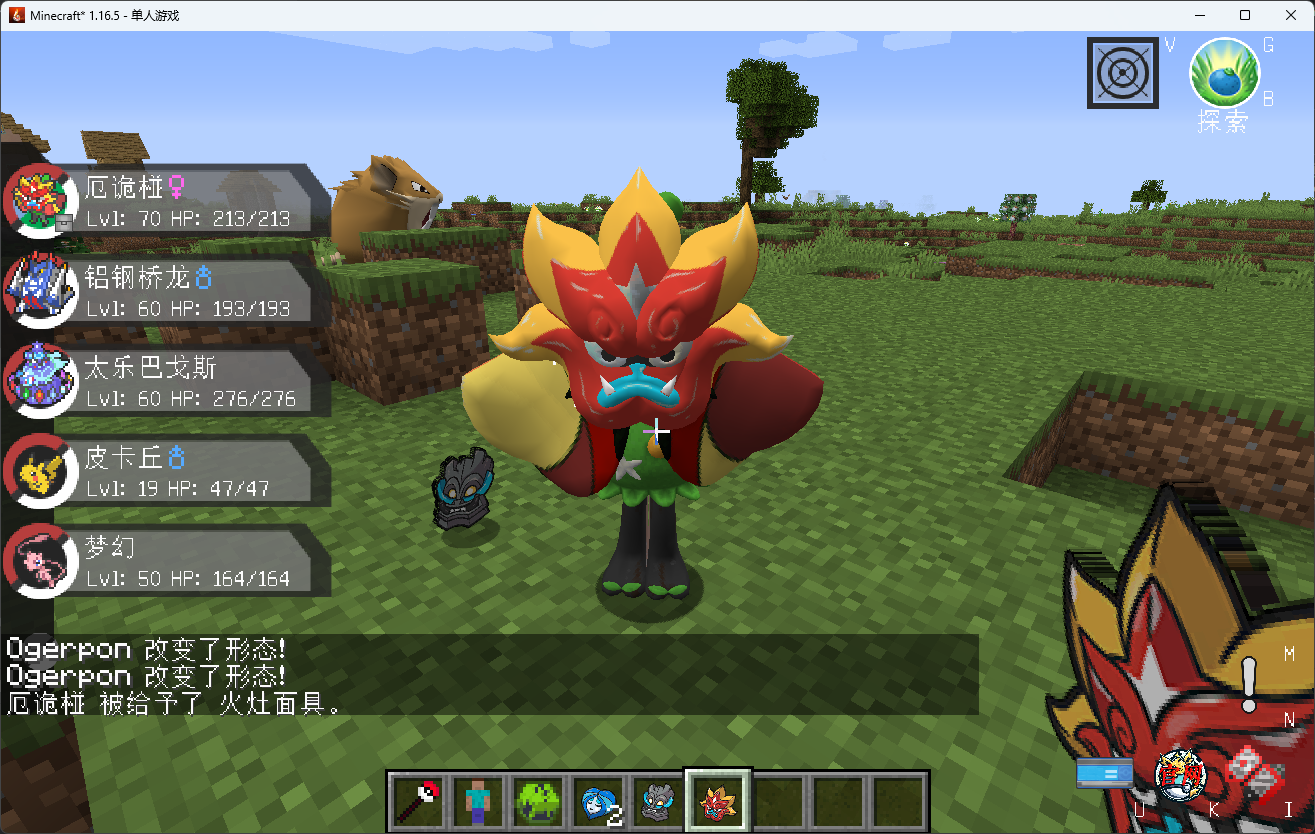Click the 官网 Poké Ball badge icon
Image resolution: width=1315 pixels, height=834 pixels.
[x=1180, y=774]
